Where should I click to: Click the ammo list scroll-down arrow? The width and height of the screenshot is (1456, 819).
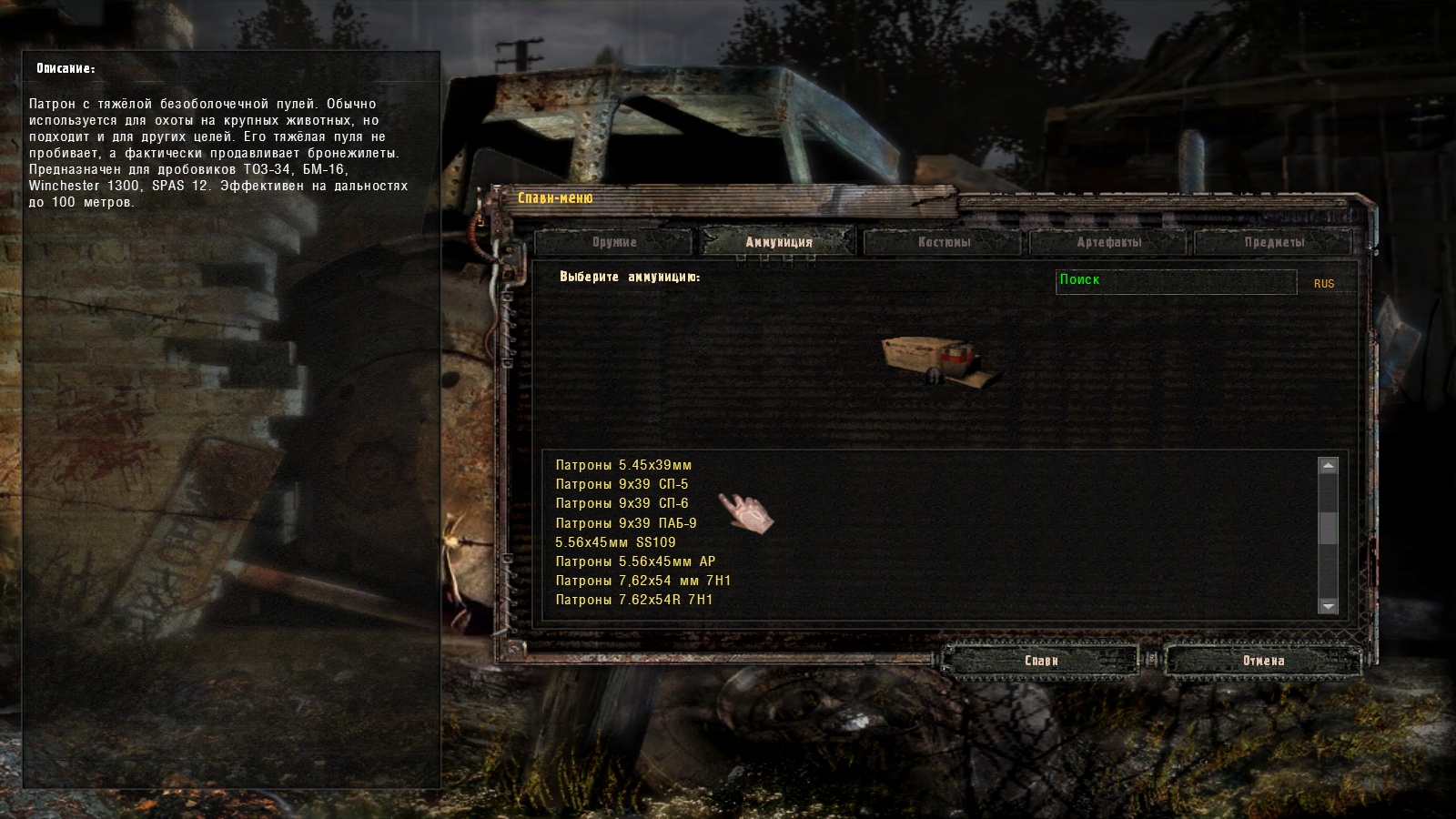[x=1329, y=606]
